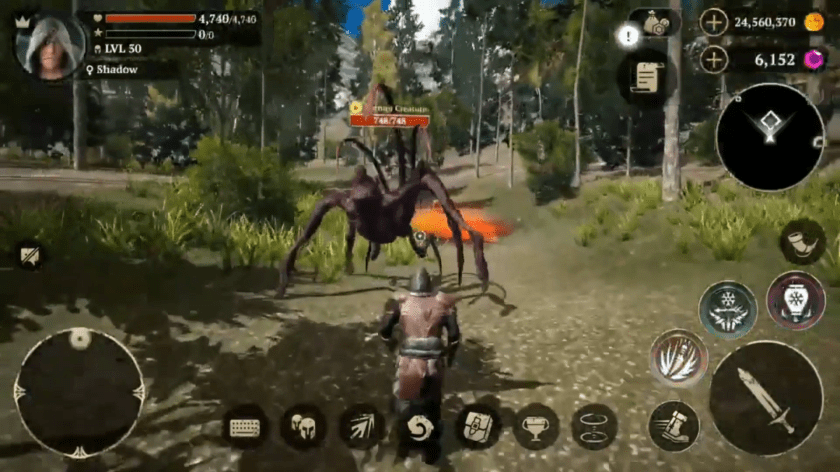The height and width of the screenshot is (472, 840).
Task: Select the triple arrows icon
Action: tap(361, 427)
